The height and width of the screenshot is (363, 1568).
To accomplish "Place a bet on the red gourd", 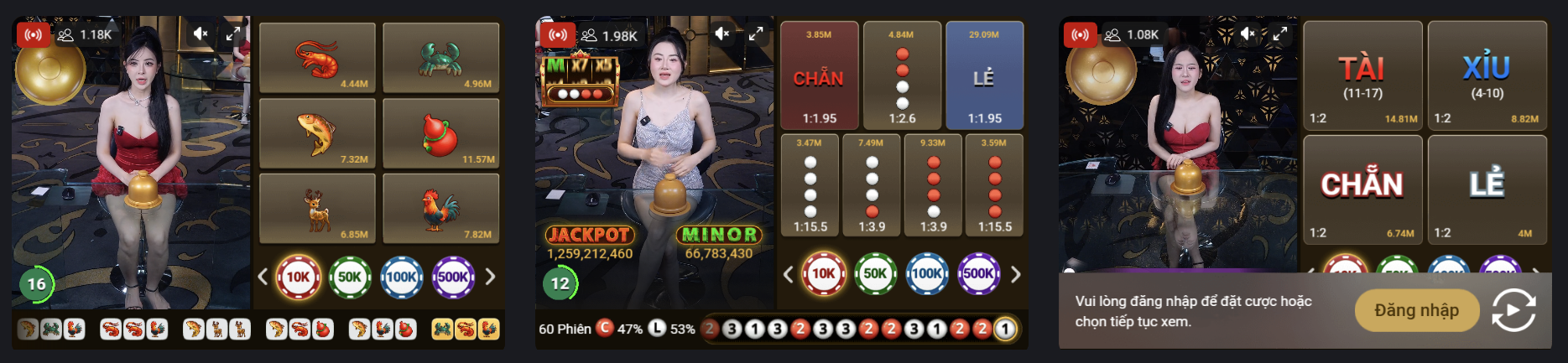I will point(440,133).
